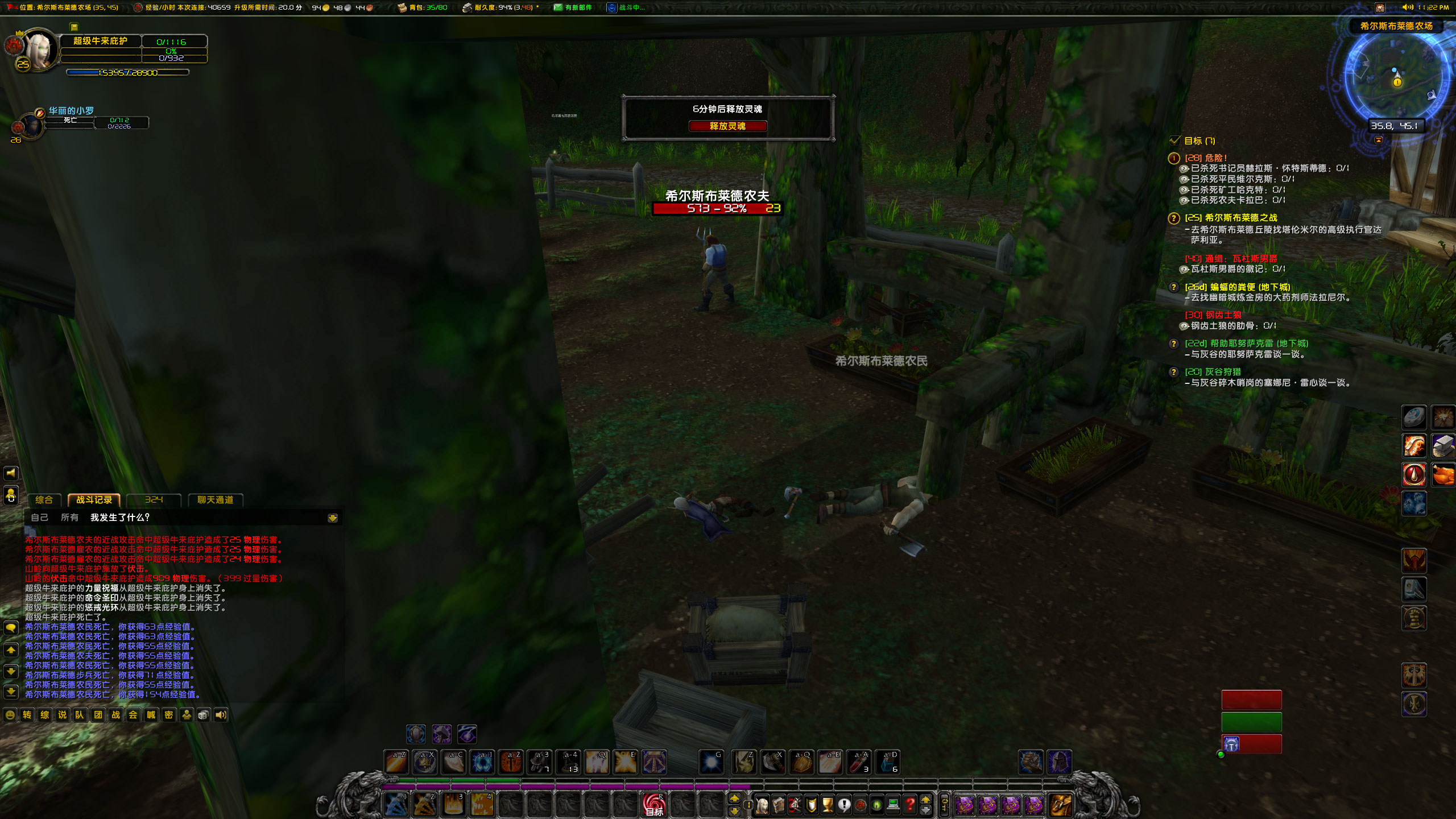Switch to the 聊天通道 tab
Image resolution: width=1456 pixels, height=819 pixels.
216,500
